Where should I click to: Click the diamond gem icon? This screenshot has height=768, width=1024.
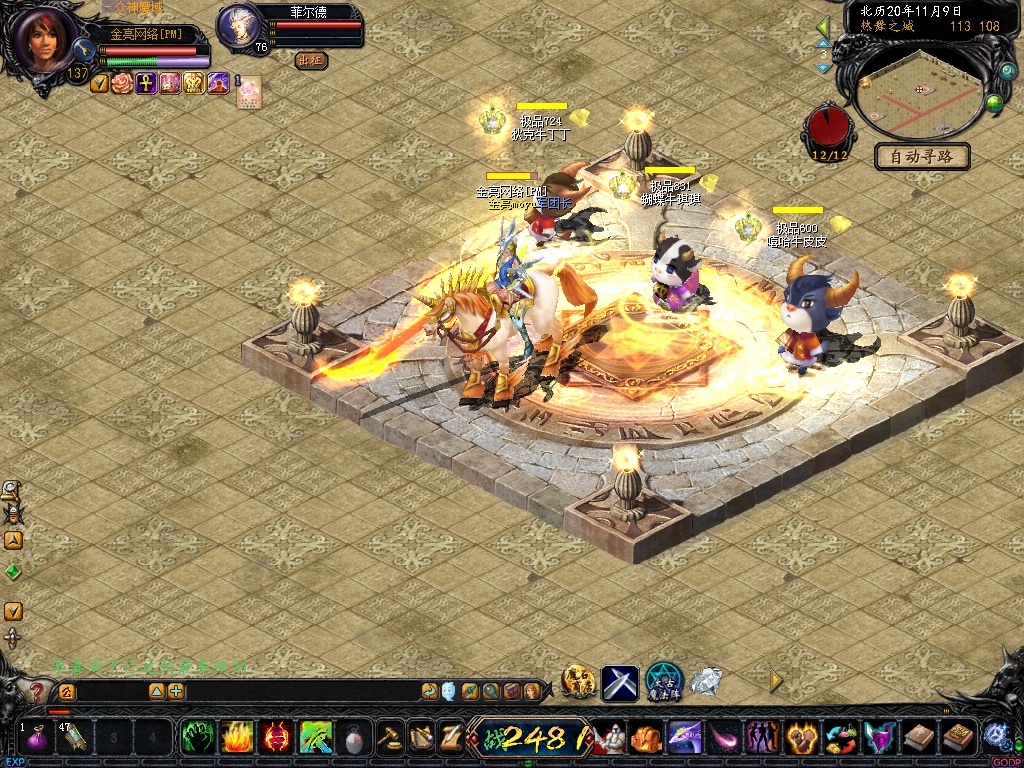click(x=706, y=682)
